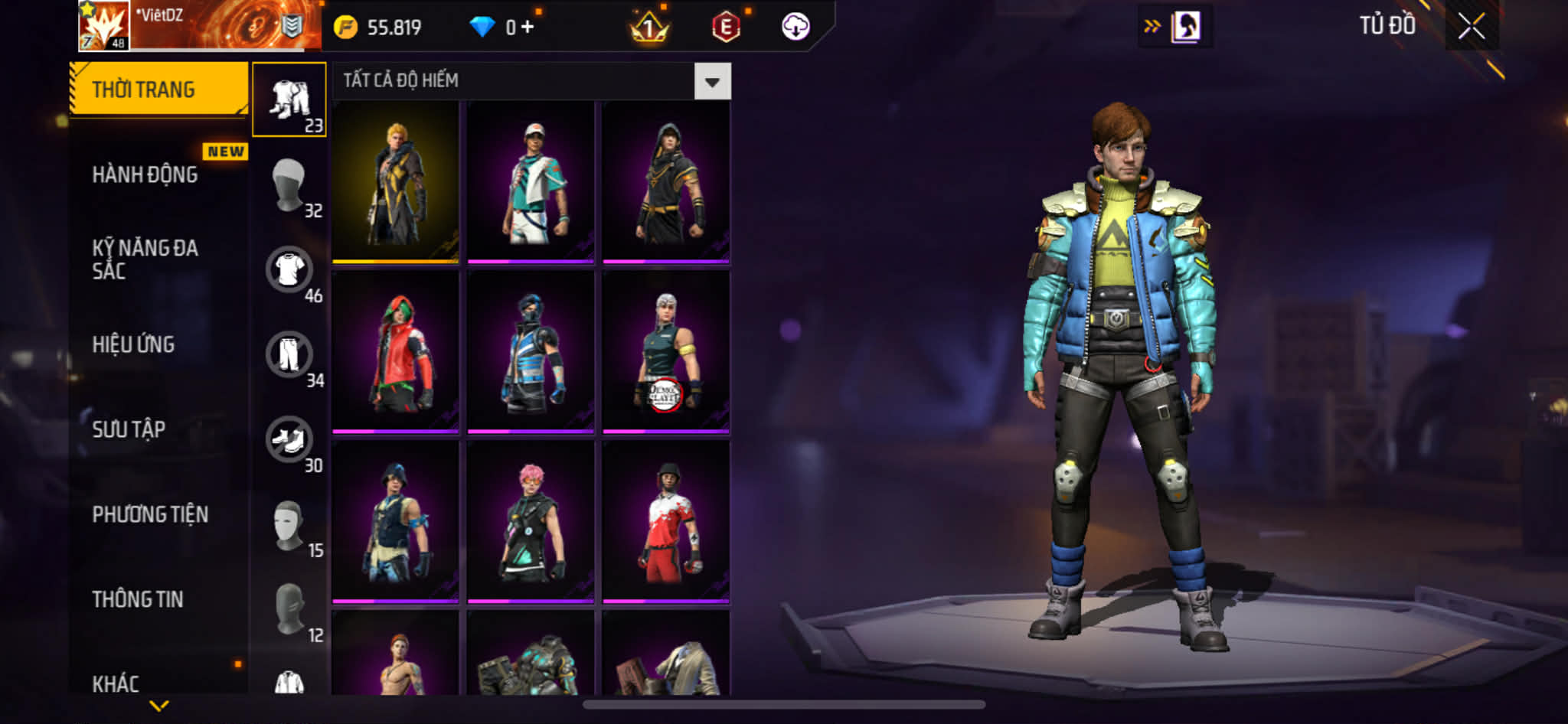Add diamonds with the plus button
Image resolution: width=1568 pixels, height=724 pixels.
click(528, 28)
